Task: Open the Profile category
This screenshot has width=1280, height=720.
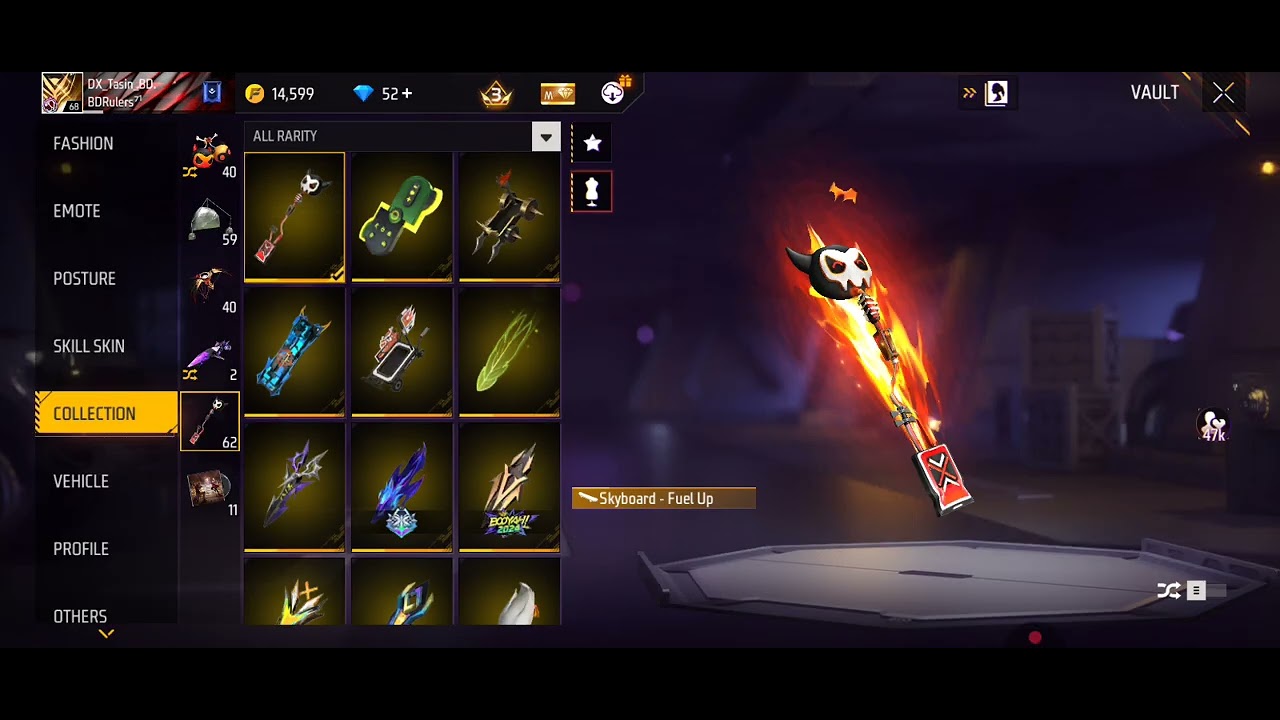Action: click(81, 549)
